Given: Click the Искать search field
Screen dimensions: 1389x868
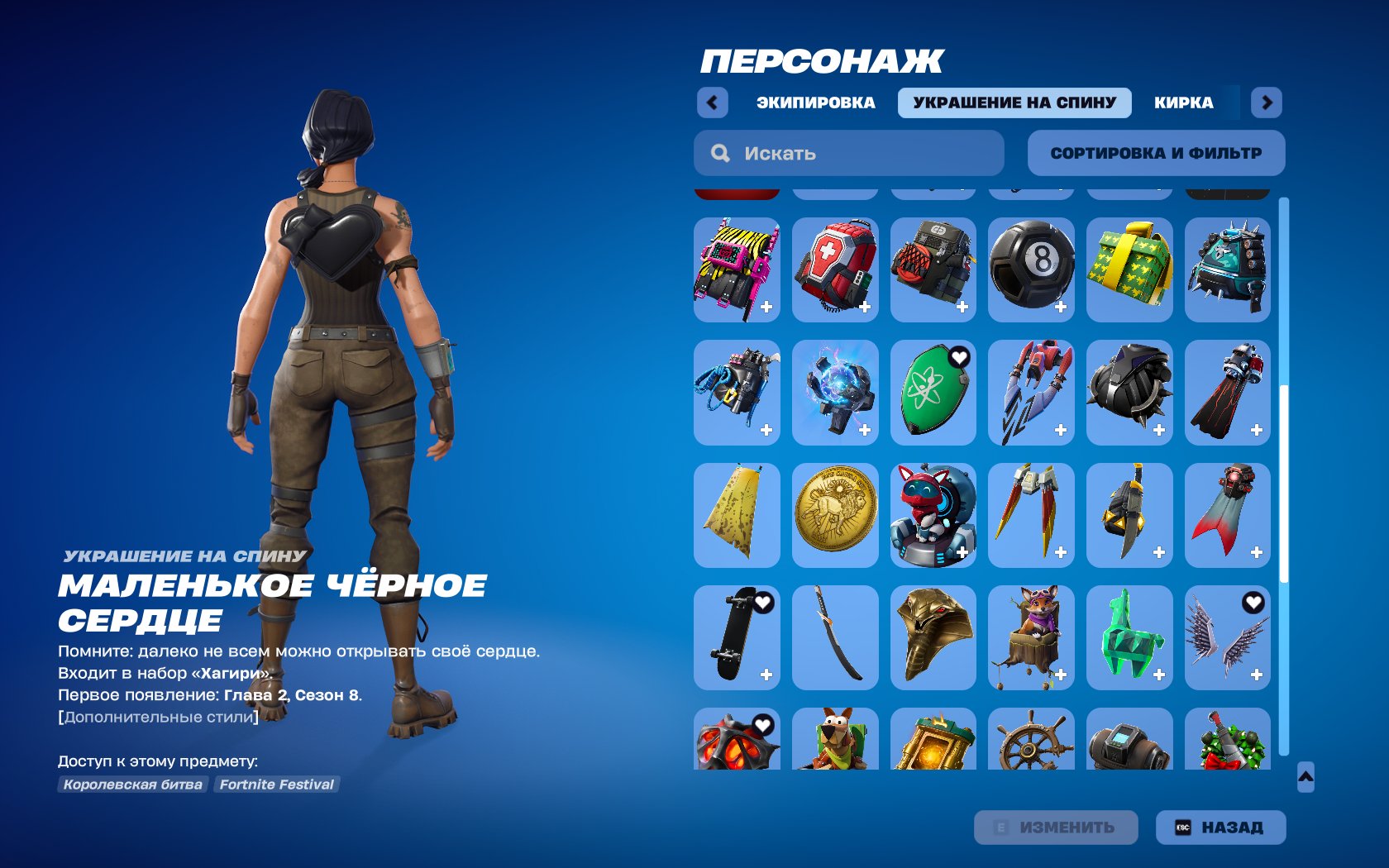Looking at the screenshot, I should point(847,152).
